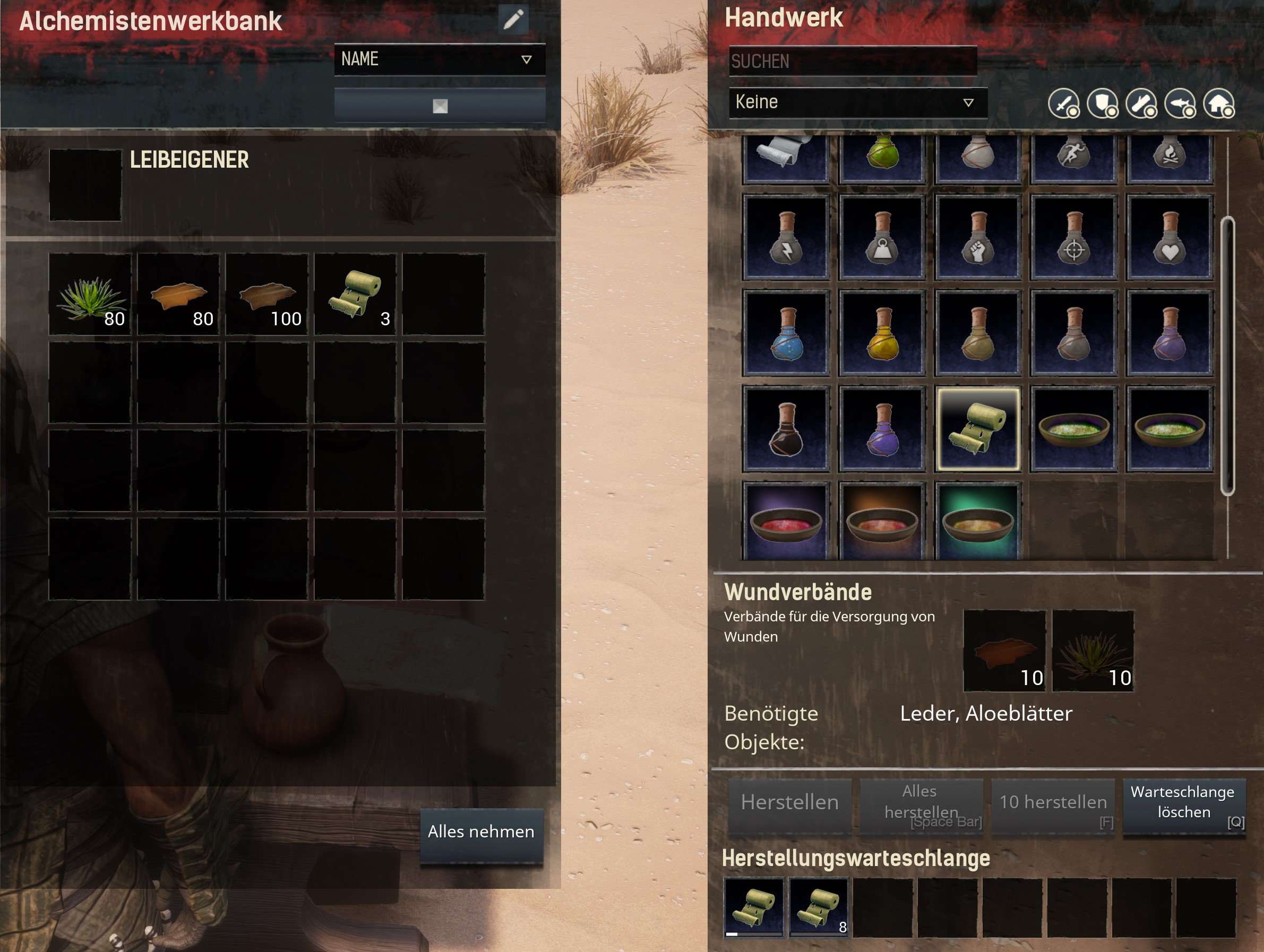Rename workbench with pencil icon
This screenshot has width=1264, height=952.
pyautogui.click(x=513, y=20)
